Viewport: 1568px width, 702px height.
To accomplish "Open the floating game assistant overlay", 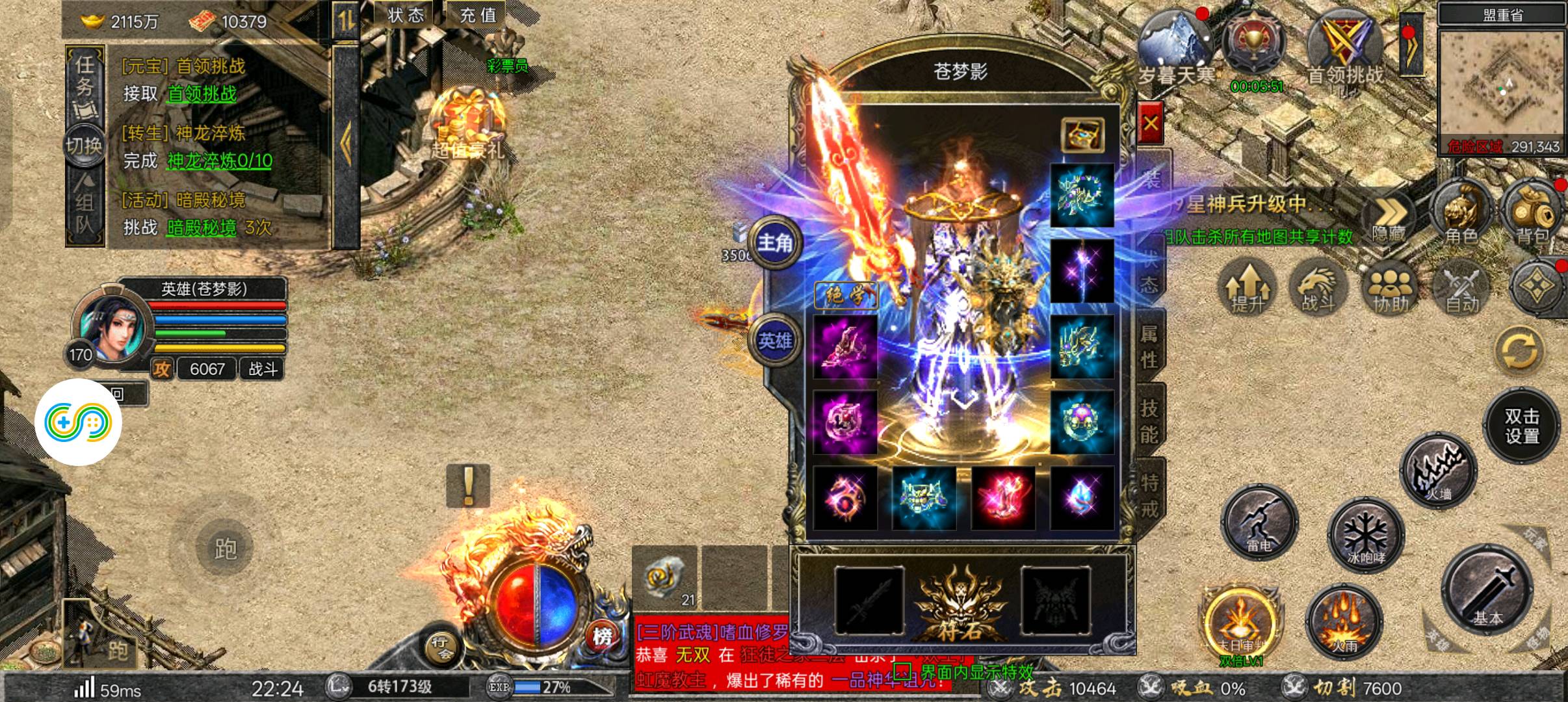I will point(78,422).
